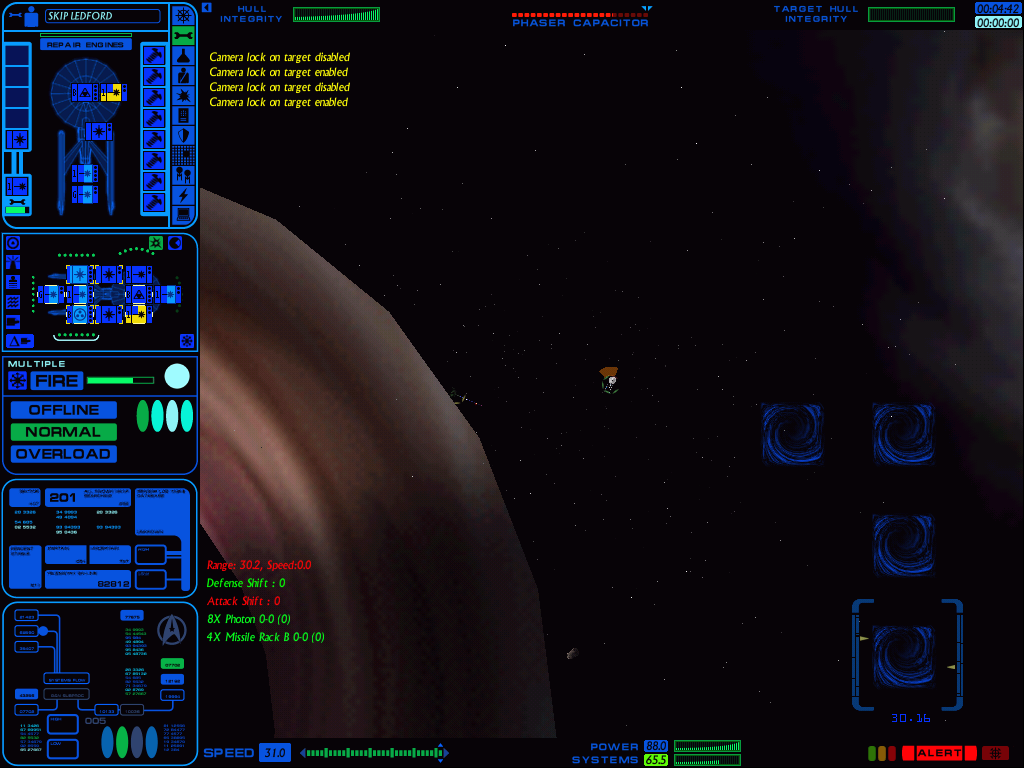Click the wave lines icon in weapons panel
Viewport: 1024px width, 768px height.
point(13,301)
